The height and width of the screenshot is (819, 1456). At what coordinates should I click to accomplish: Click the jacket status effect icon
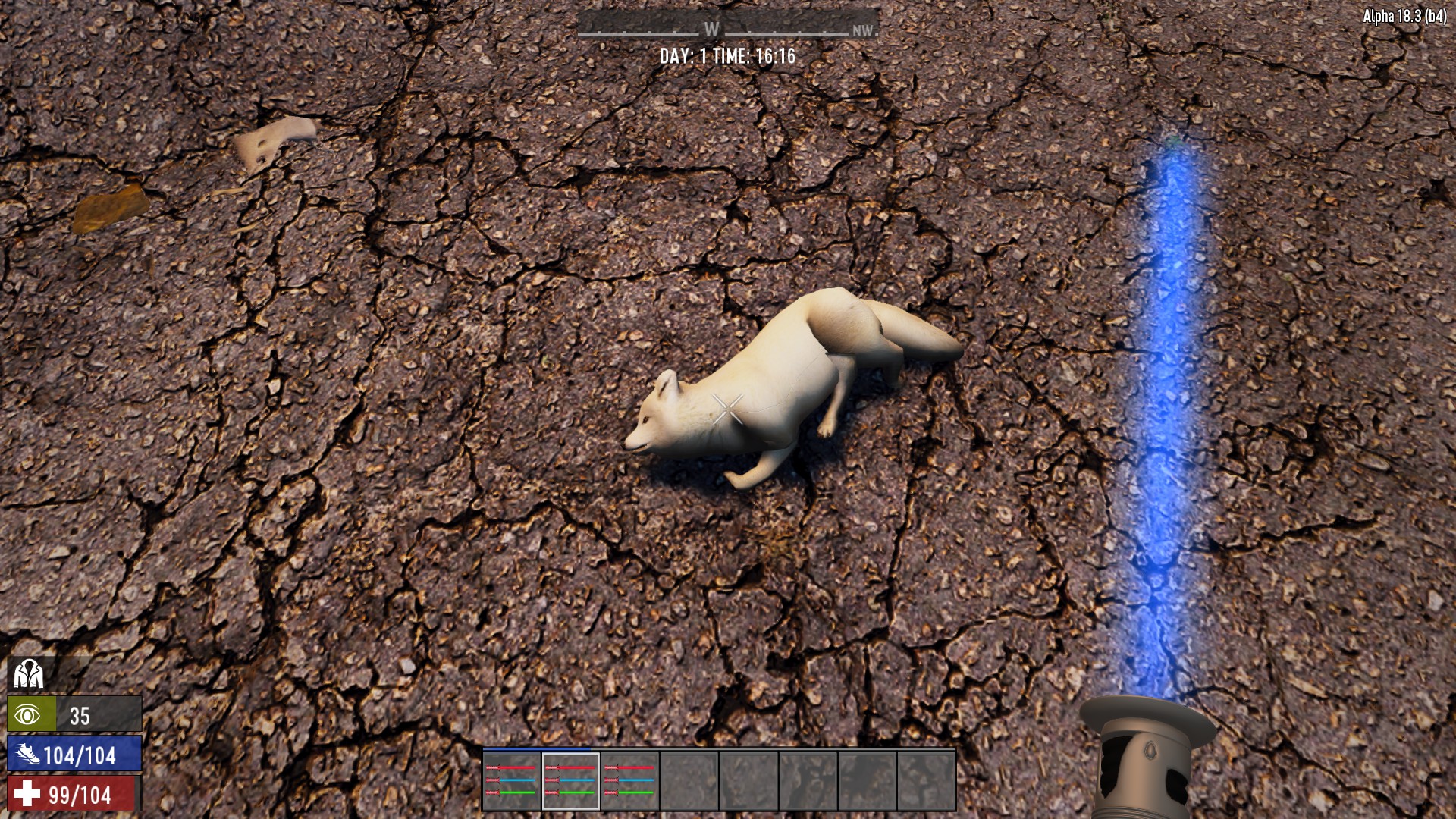pyautogui.click(x=28, y=673)
